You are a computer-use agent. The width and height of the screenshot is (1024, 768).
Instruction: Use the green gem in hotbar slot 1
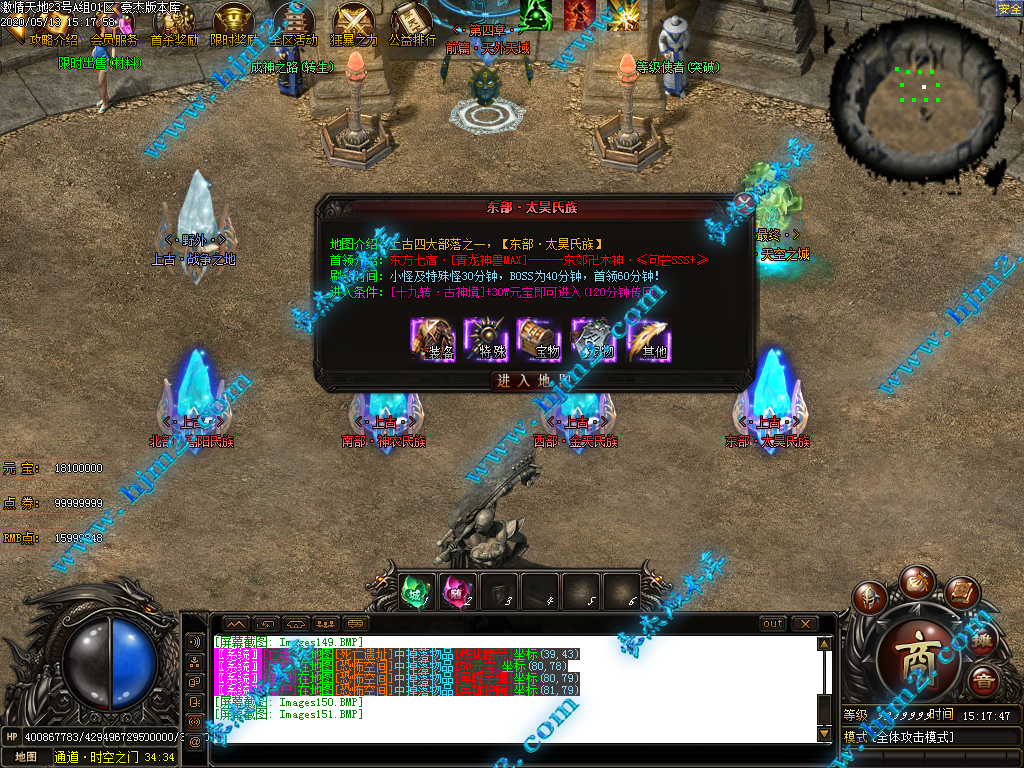[x=418, y=591]
